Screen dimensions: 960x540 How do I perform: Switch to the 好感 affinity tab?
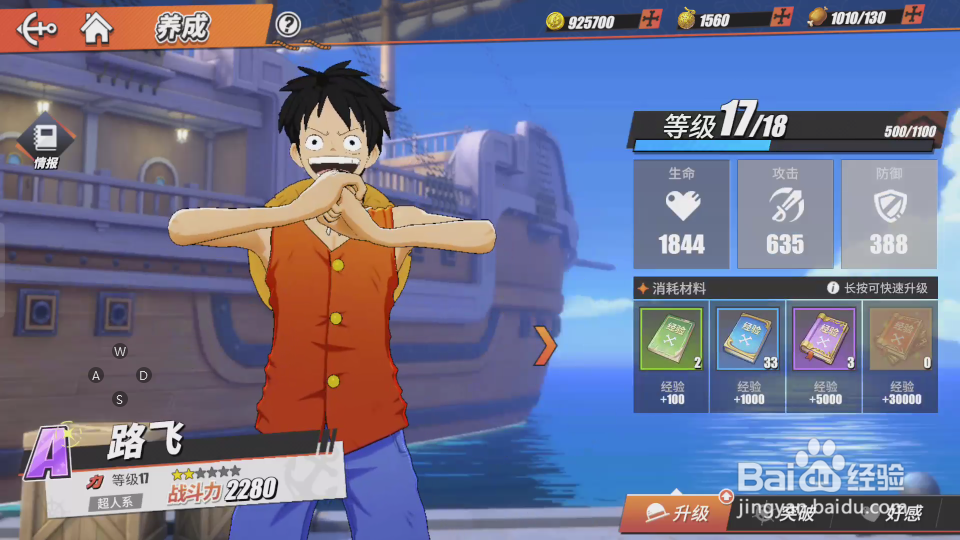pos(895,514)
